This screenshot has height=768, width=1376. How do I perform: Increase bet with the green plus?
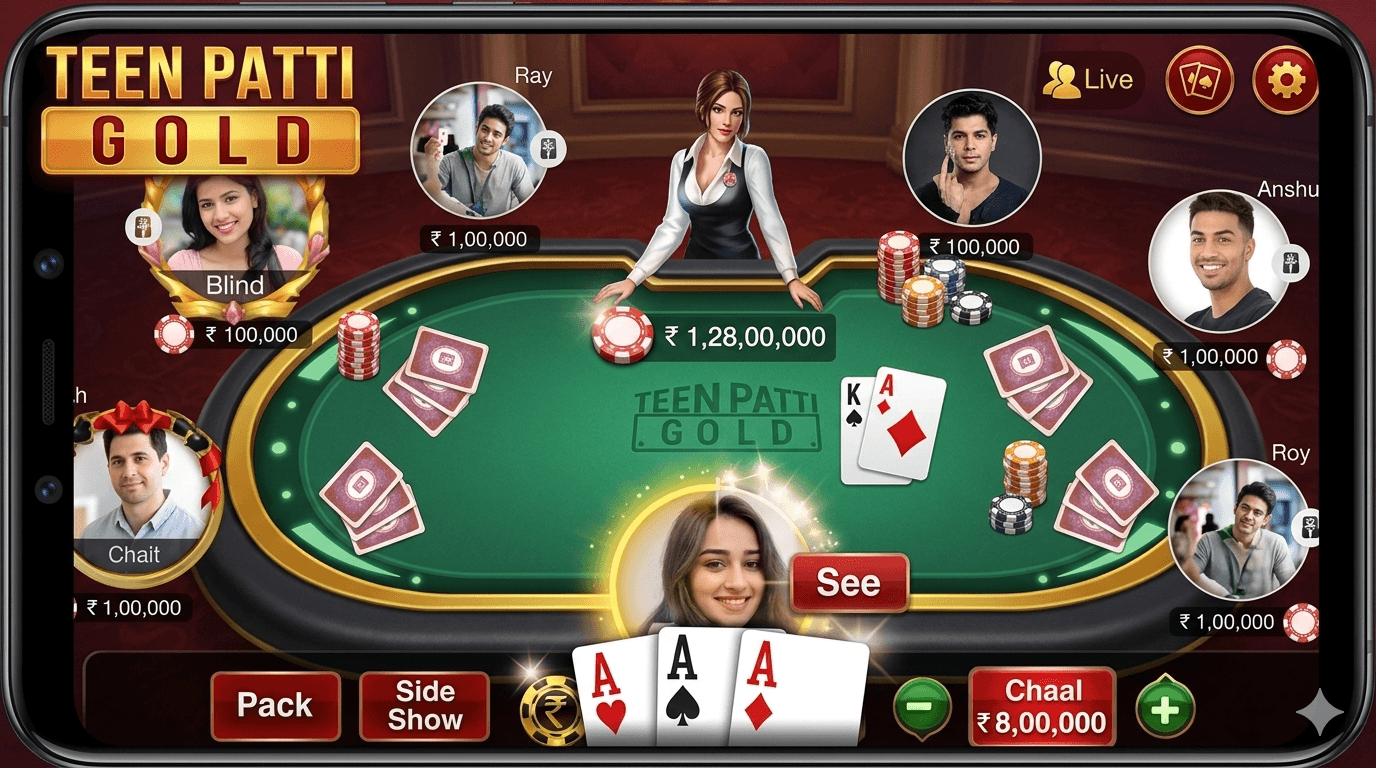click(x=1164, y=707)
